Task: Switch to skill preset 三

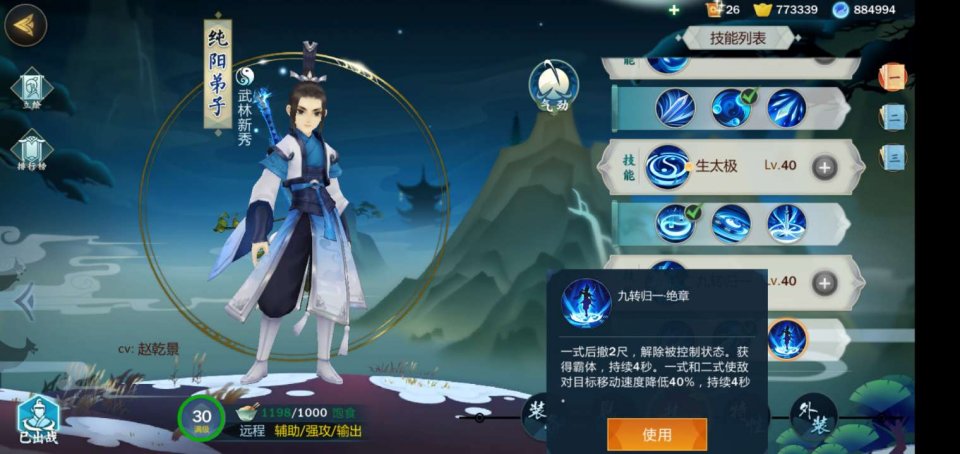Action: (x=894, y=156)
